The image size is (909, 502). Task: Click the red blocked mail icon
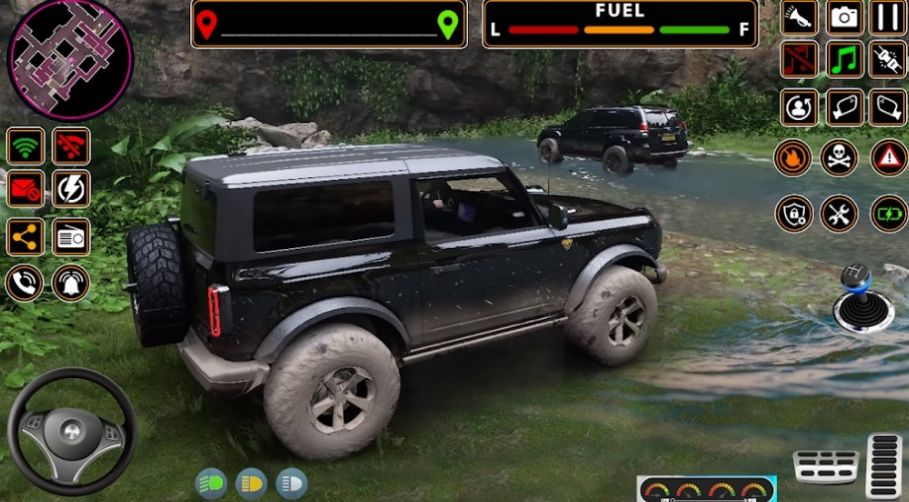25,189
